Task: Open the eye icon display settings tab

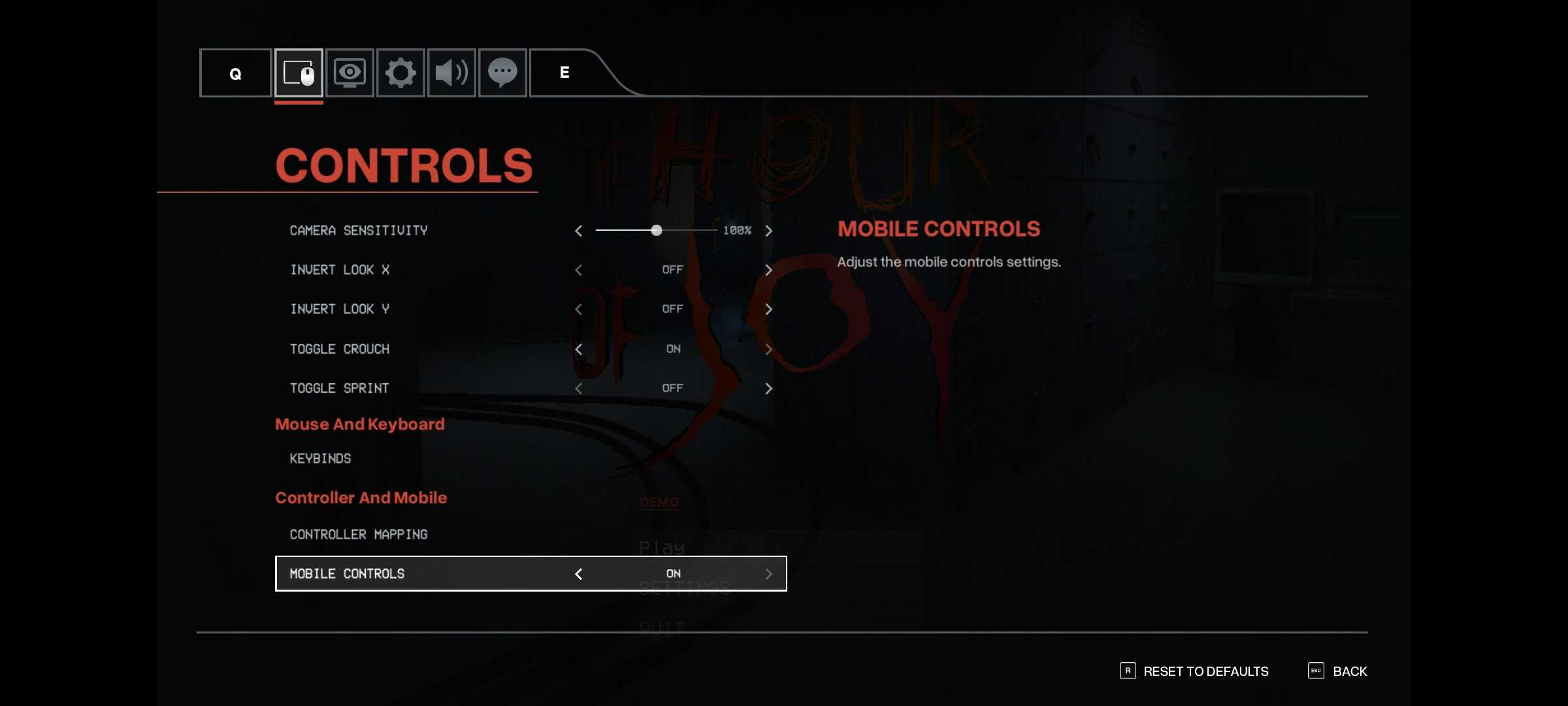Action: [x=350, y=73]
